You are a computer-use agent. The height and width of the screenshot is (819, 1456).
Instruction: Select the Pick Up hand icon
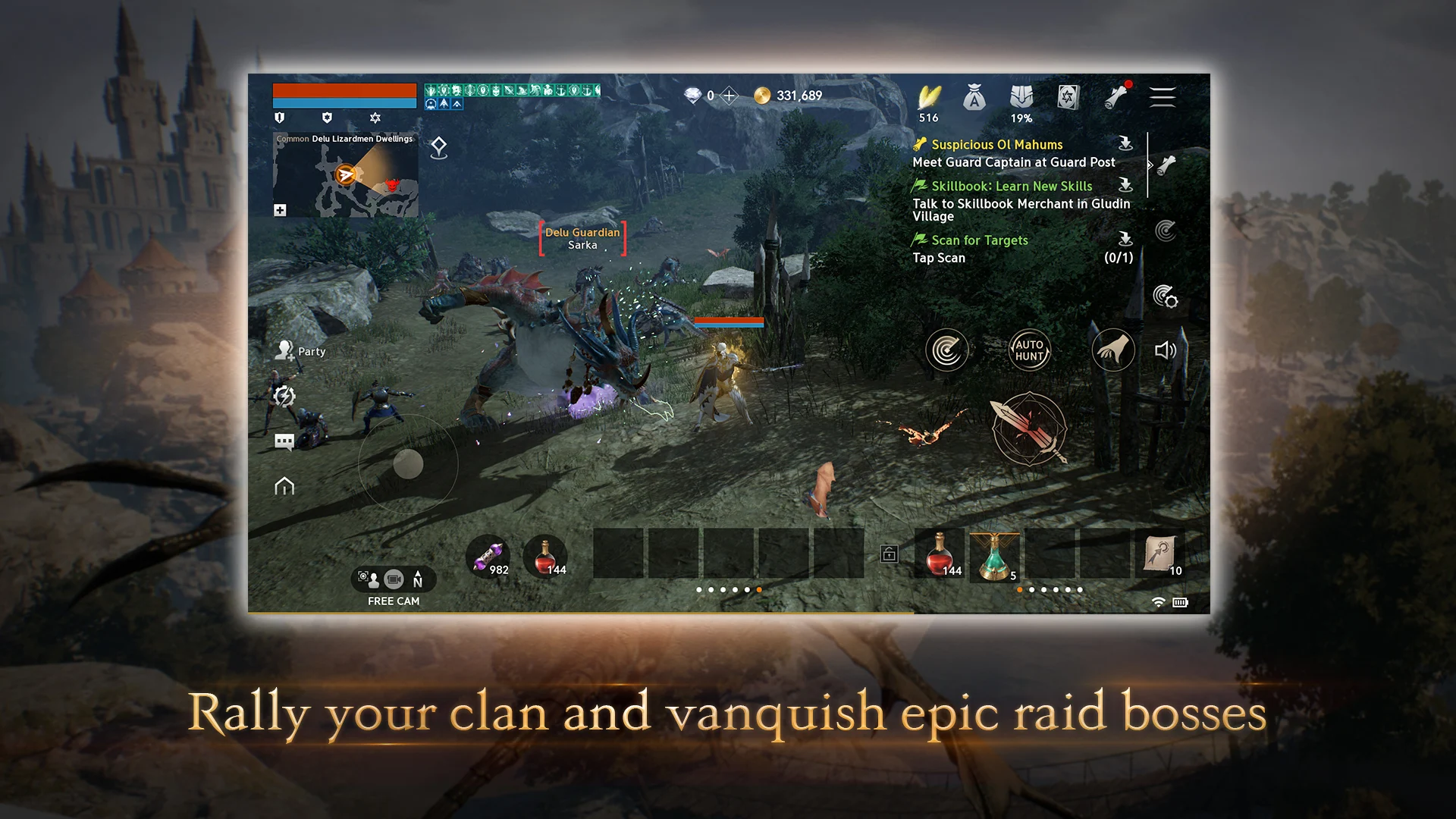click(x=1112, y=350)
